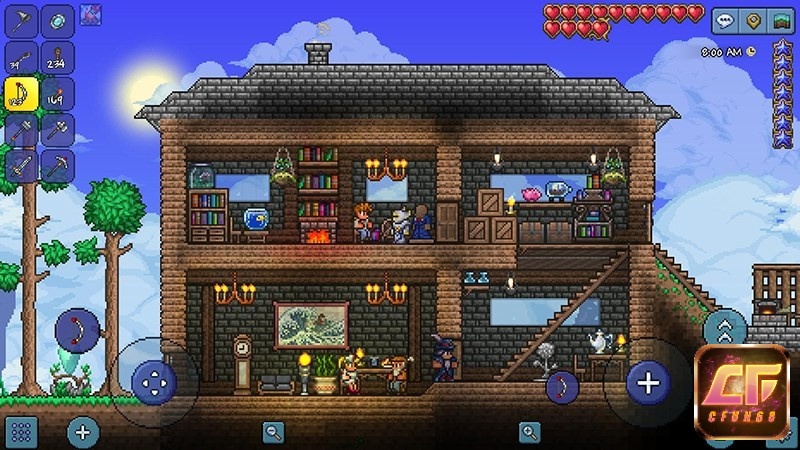Tap the movement joystick

pyautogui.click(x=153, y=380)
